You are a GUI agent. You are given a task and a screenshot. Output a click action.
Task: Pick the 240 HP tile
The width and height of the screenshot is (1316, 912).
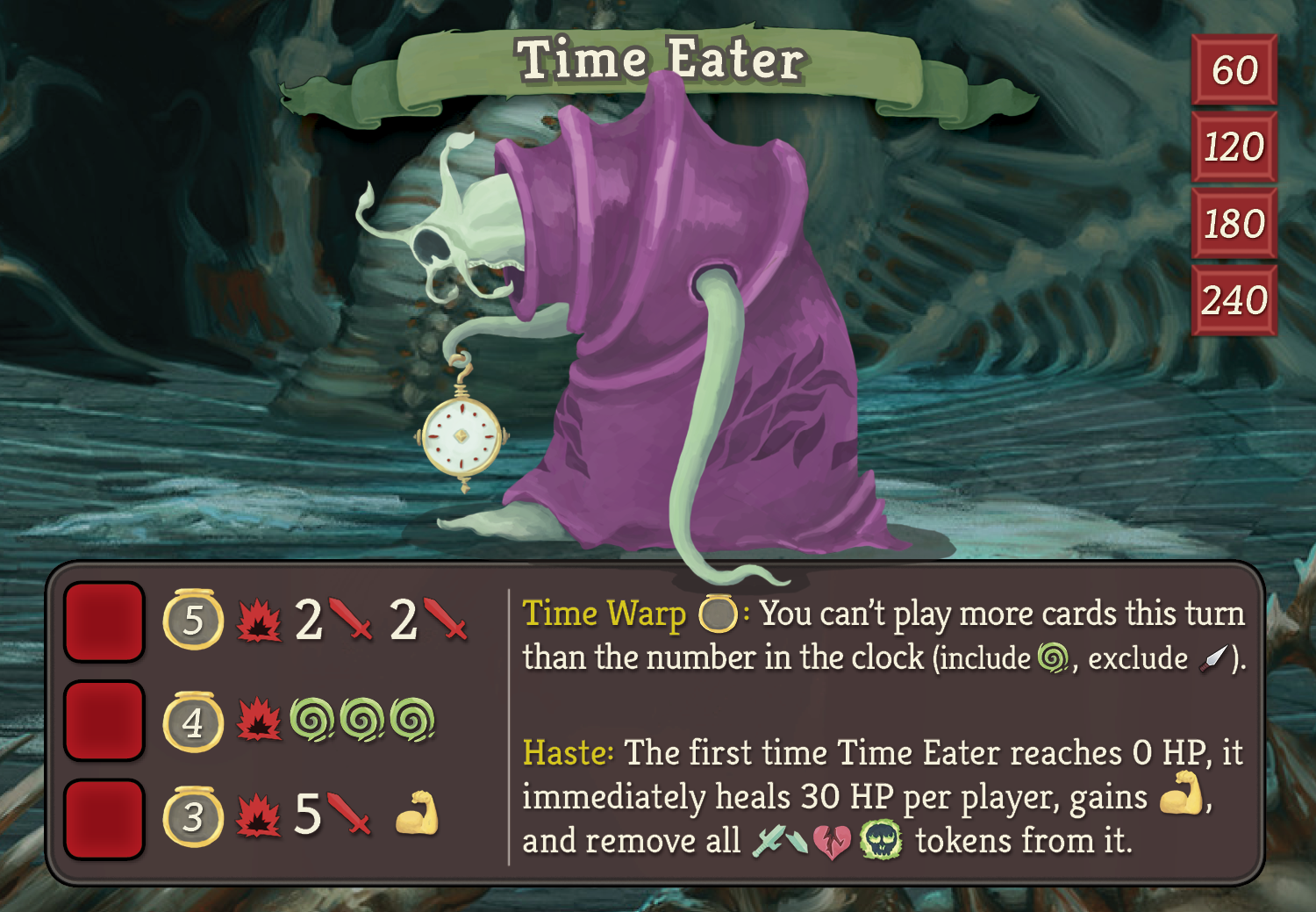(x=1234, y=300)
